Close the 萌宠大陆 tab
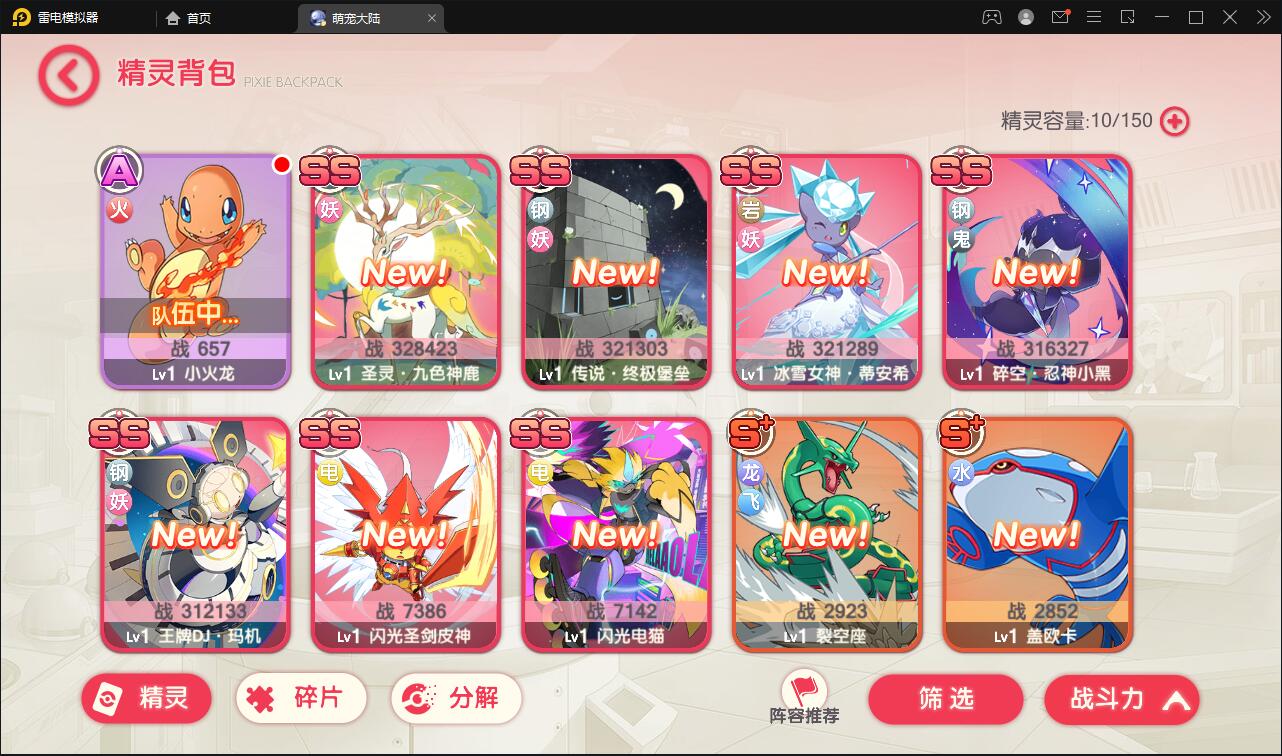This screenshot has height=756, width=1282. (x=431, y=17)
